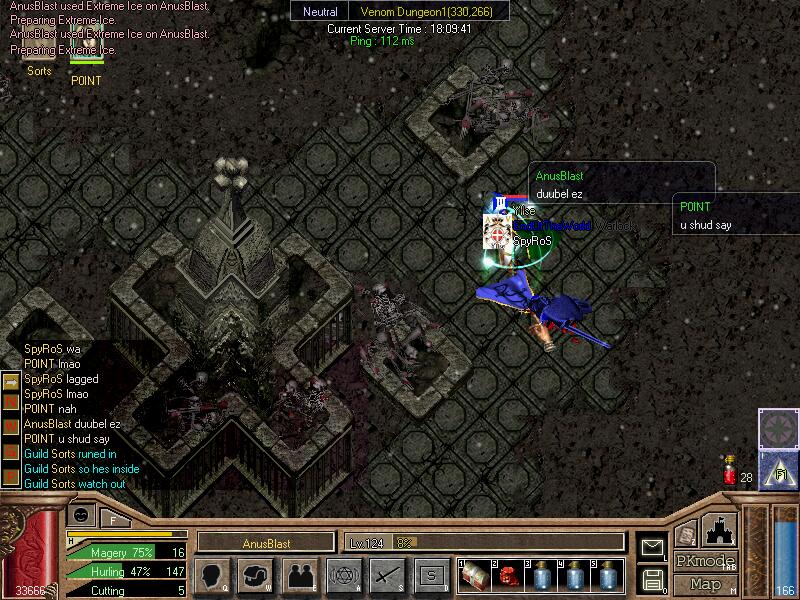Open the character head silhouette panel

(213, 576)
